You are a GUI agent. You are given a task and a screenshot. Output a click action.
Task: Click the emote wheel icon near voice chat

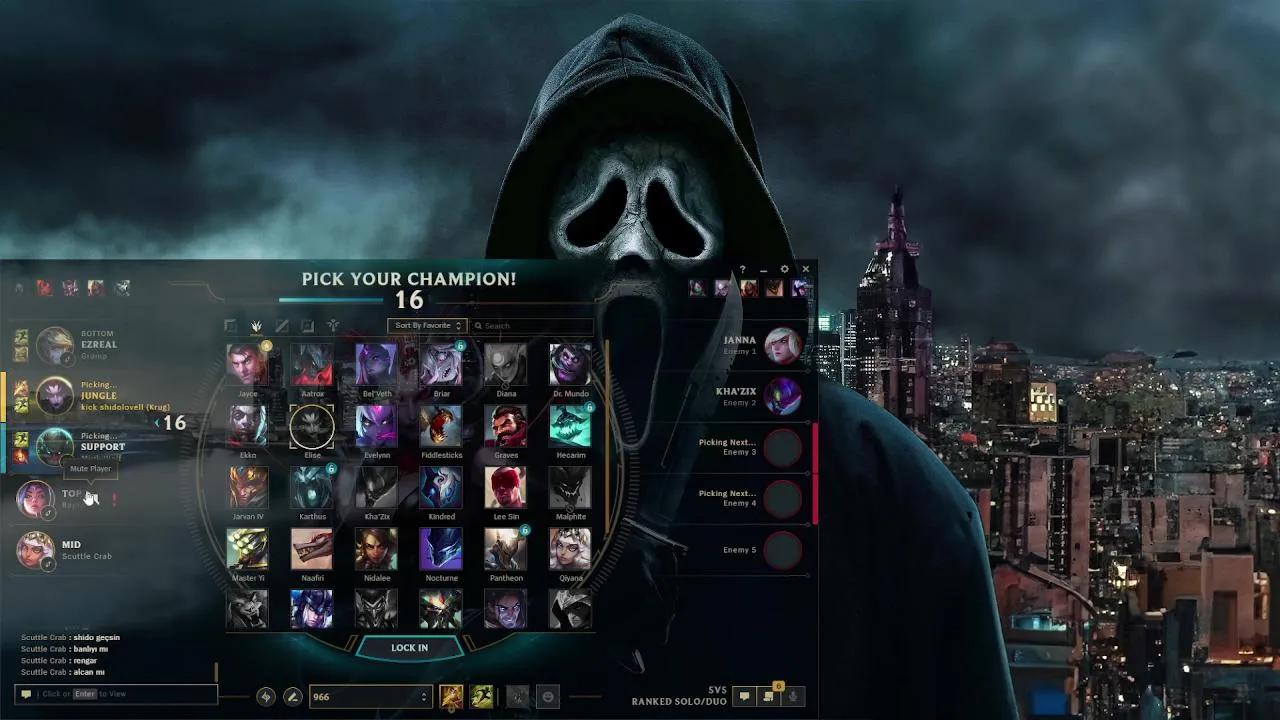[x=549, y=695]
